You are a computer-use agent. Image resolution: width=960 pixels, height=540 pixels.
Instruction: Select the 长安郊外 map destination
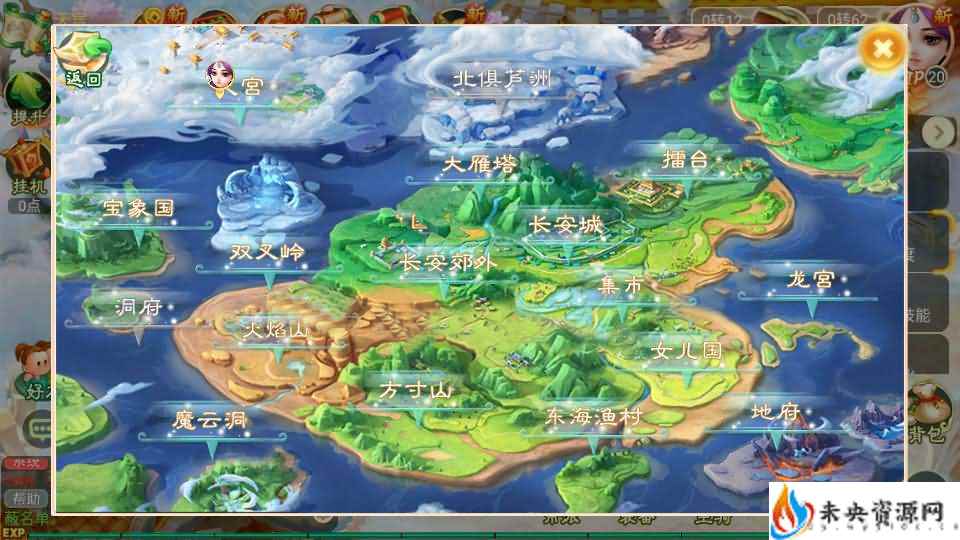coord(448,262)
